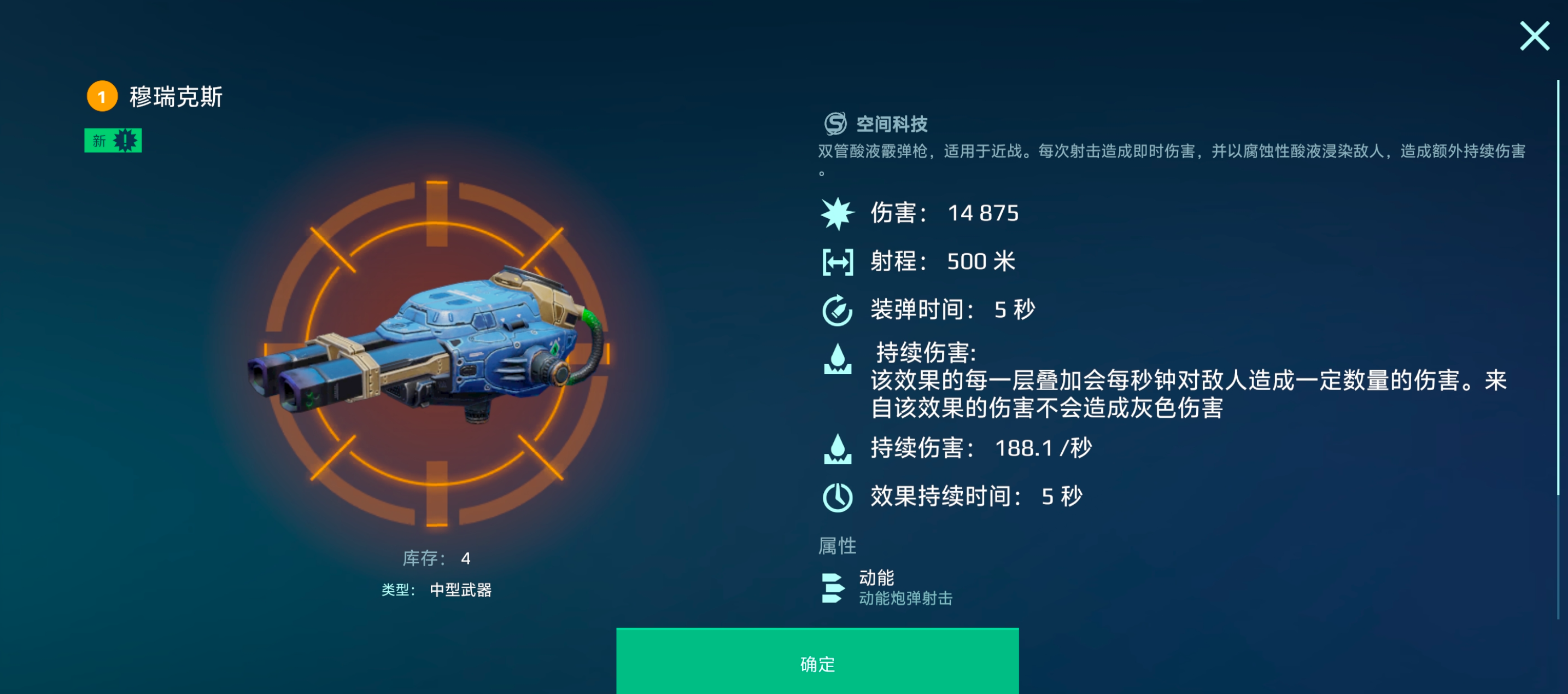
Task: Click the reload timer icon beside 装弹时间
Action: (837, 308)
